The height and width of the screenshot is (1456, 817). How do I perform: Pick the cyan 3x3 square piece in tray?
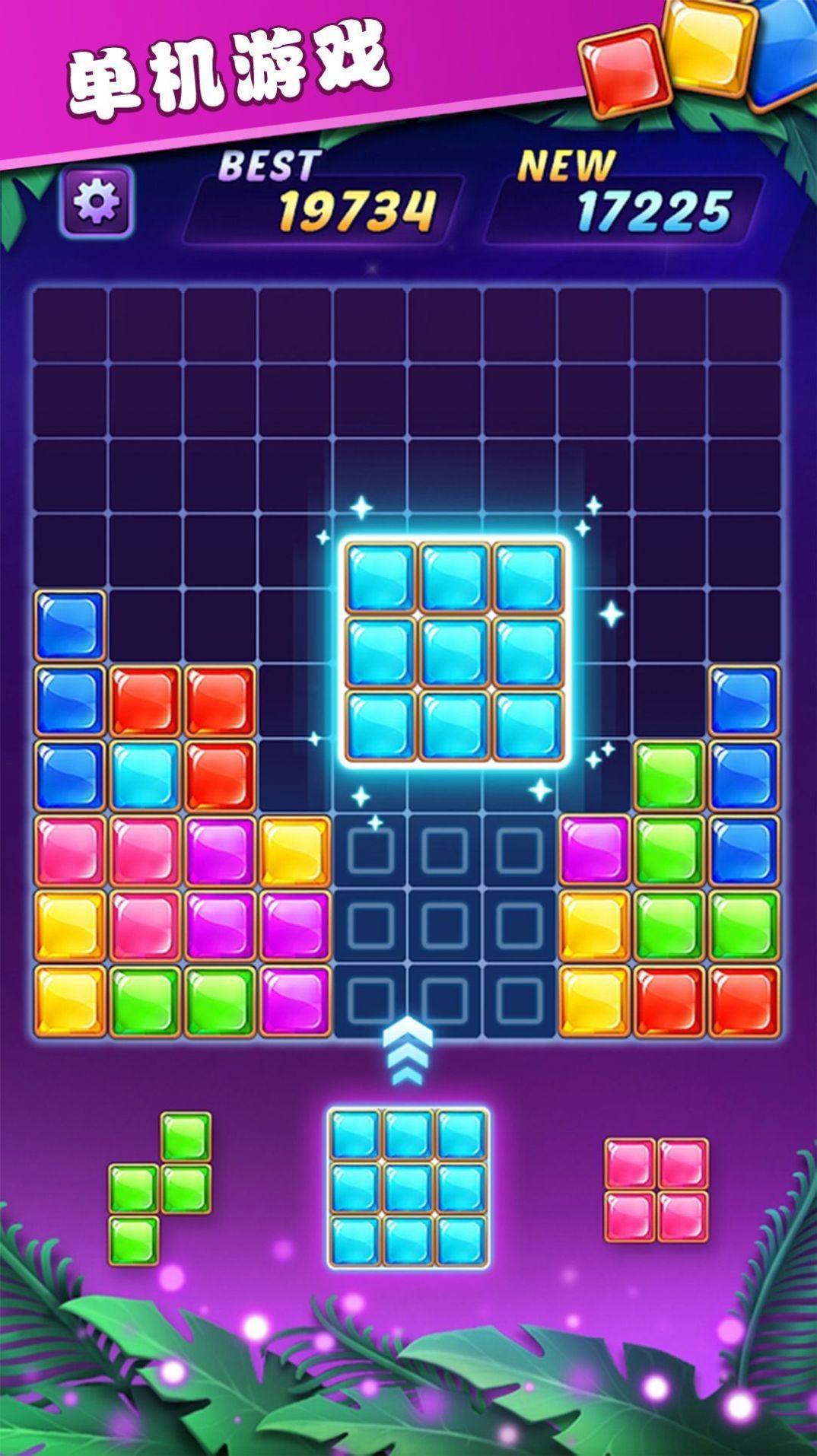coord(408,1188)
